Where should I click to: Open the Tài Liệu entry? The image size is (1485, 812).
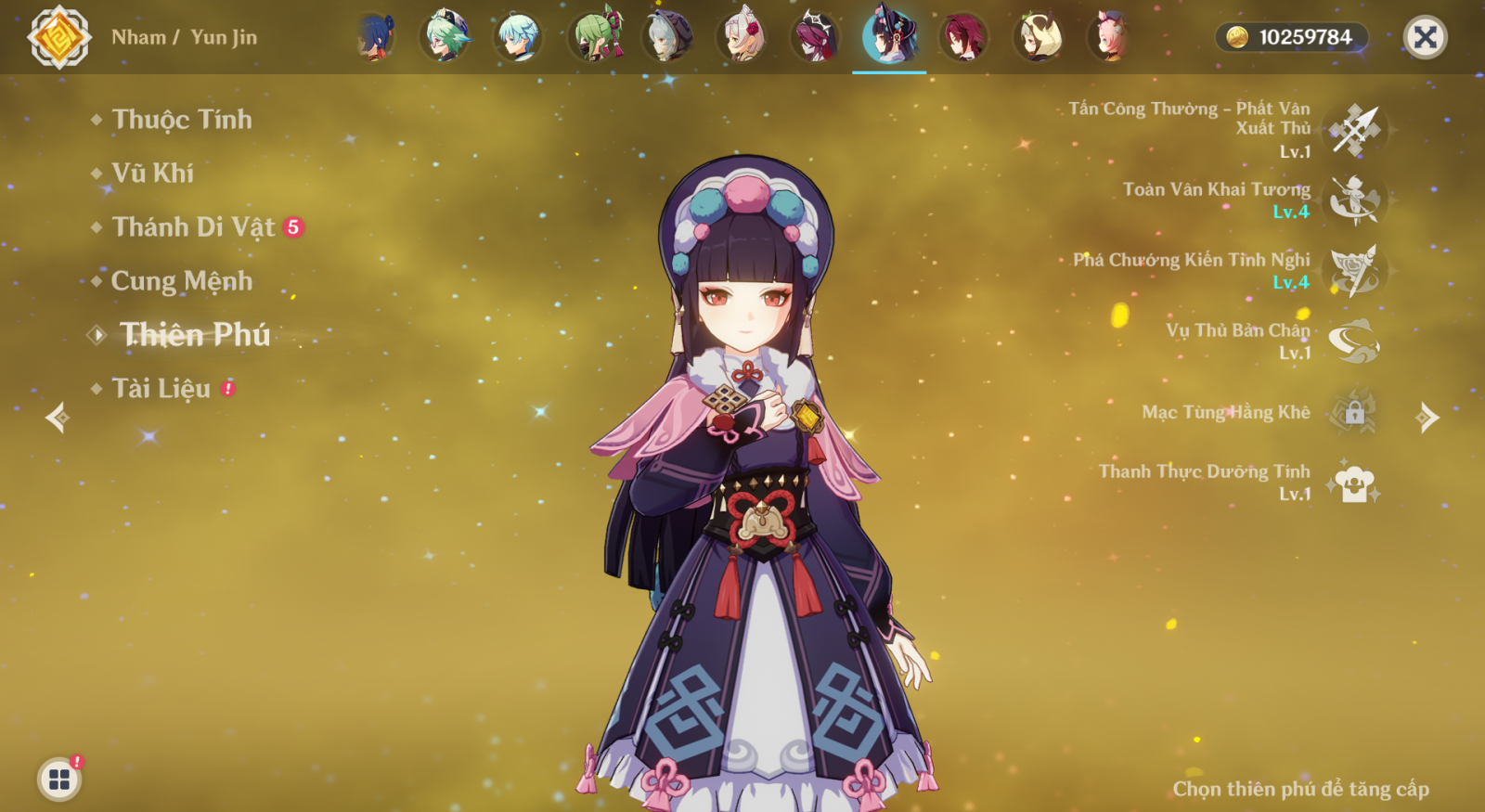[161, 389]
